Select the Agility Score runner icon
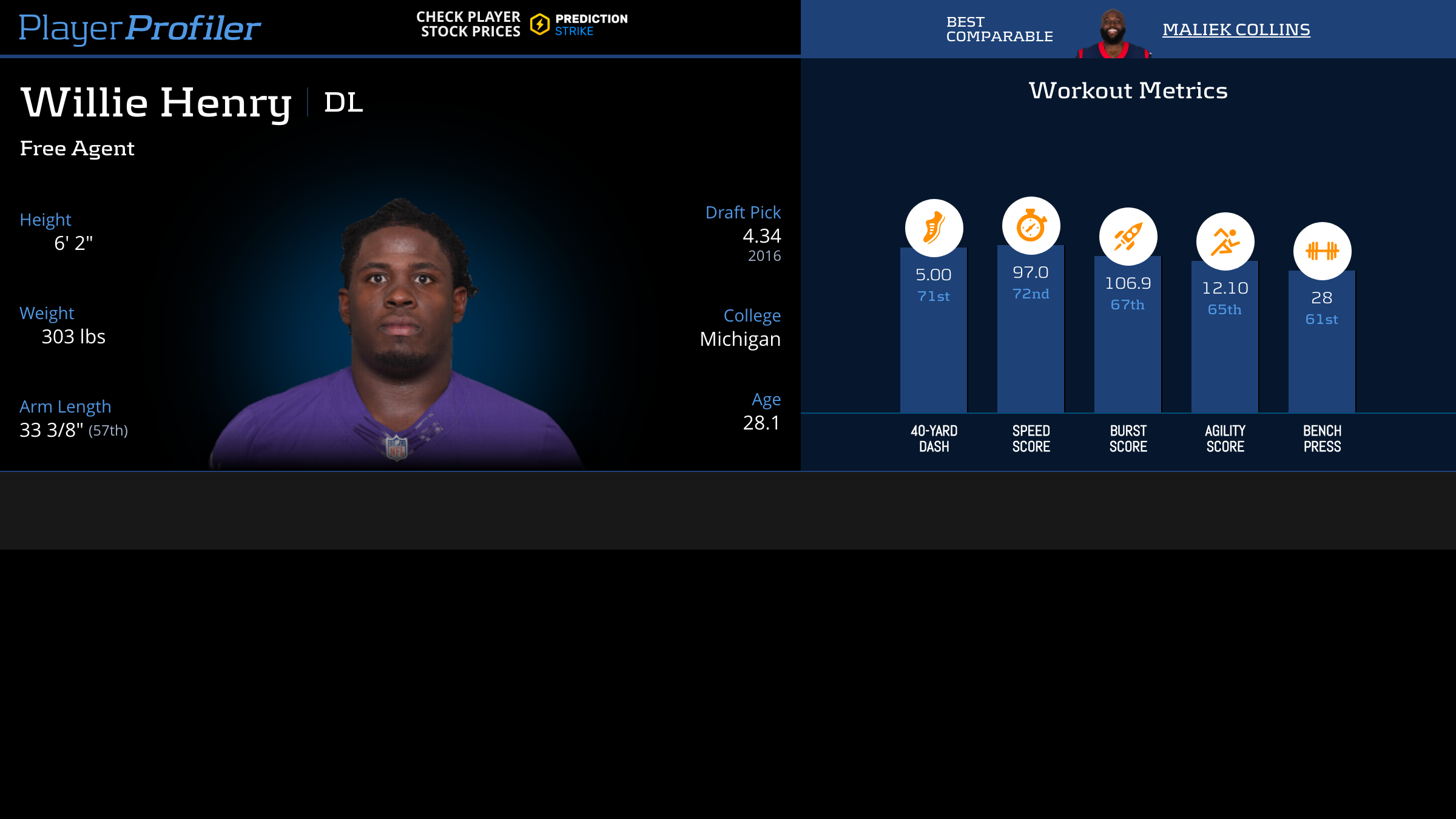Viewport: 1456px width, 819px height. 1225,241
